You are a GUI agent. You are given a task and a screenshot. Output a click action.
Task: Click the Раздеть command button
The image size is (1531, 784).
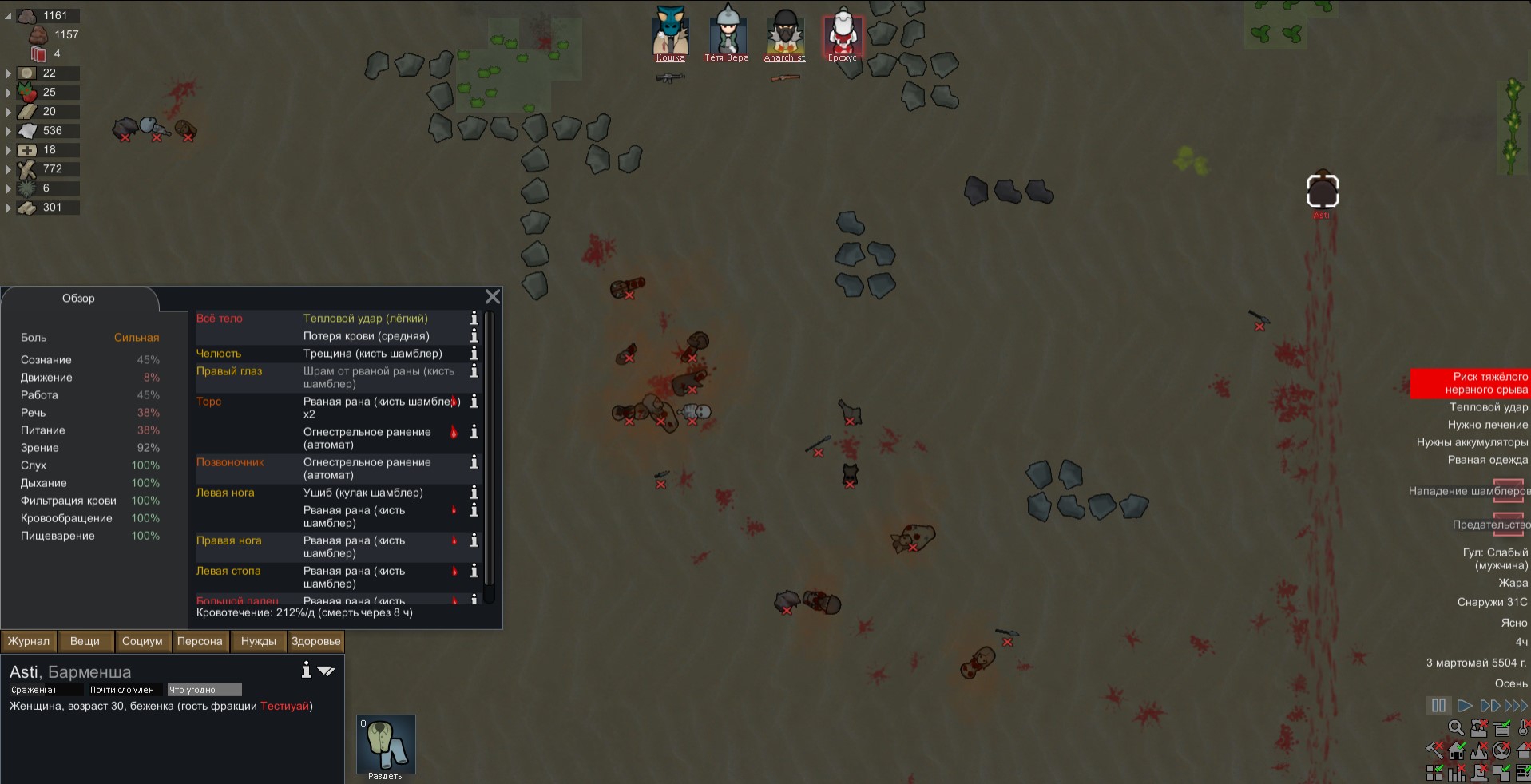pyautogui.click(x=386, y=746)
